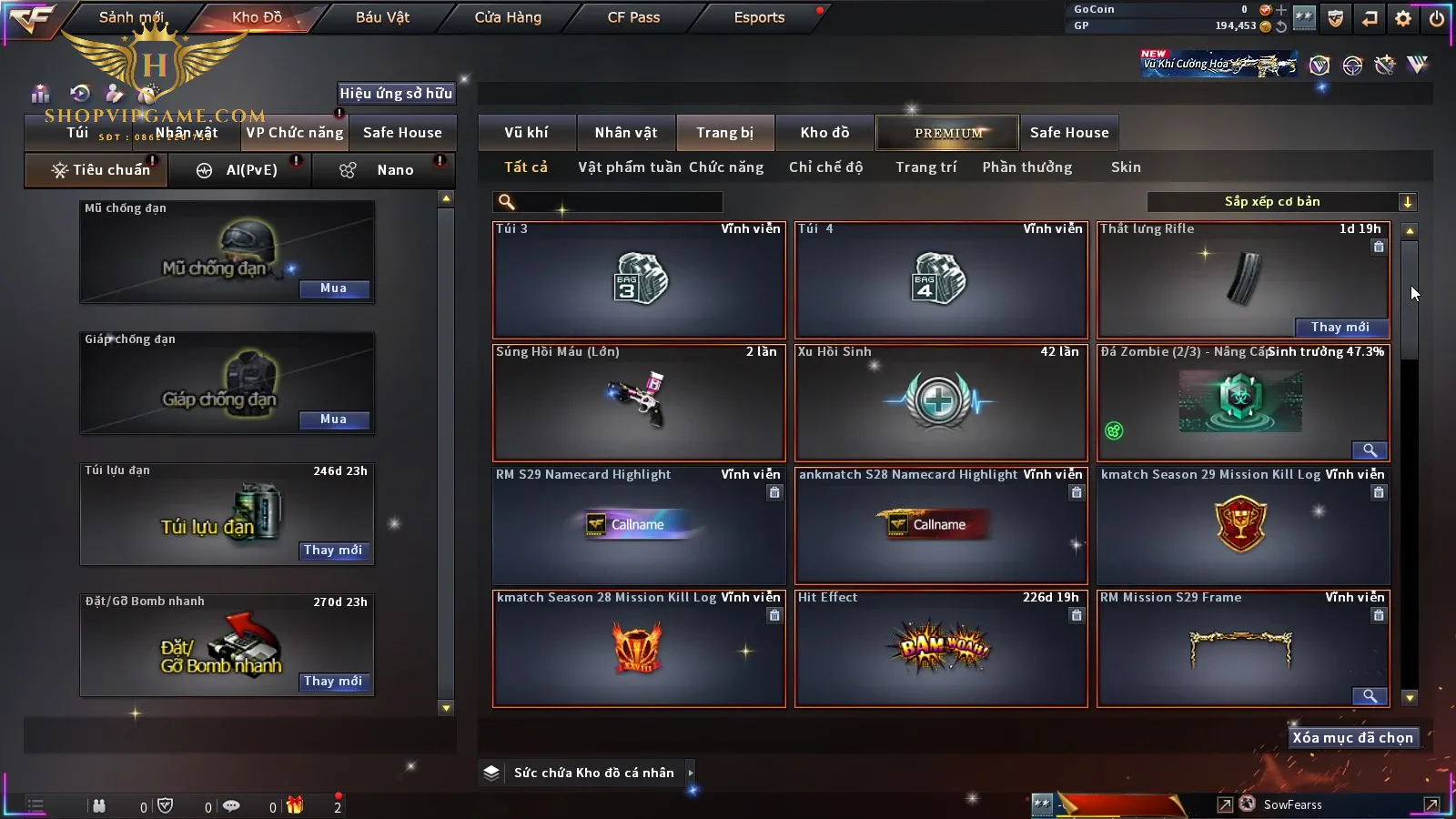Select the Xu Hồi Sinh item
The height and width of the screenshot is (819, 1456).
pyautogui.click(x=940, y=402)
